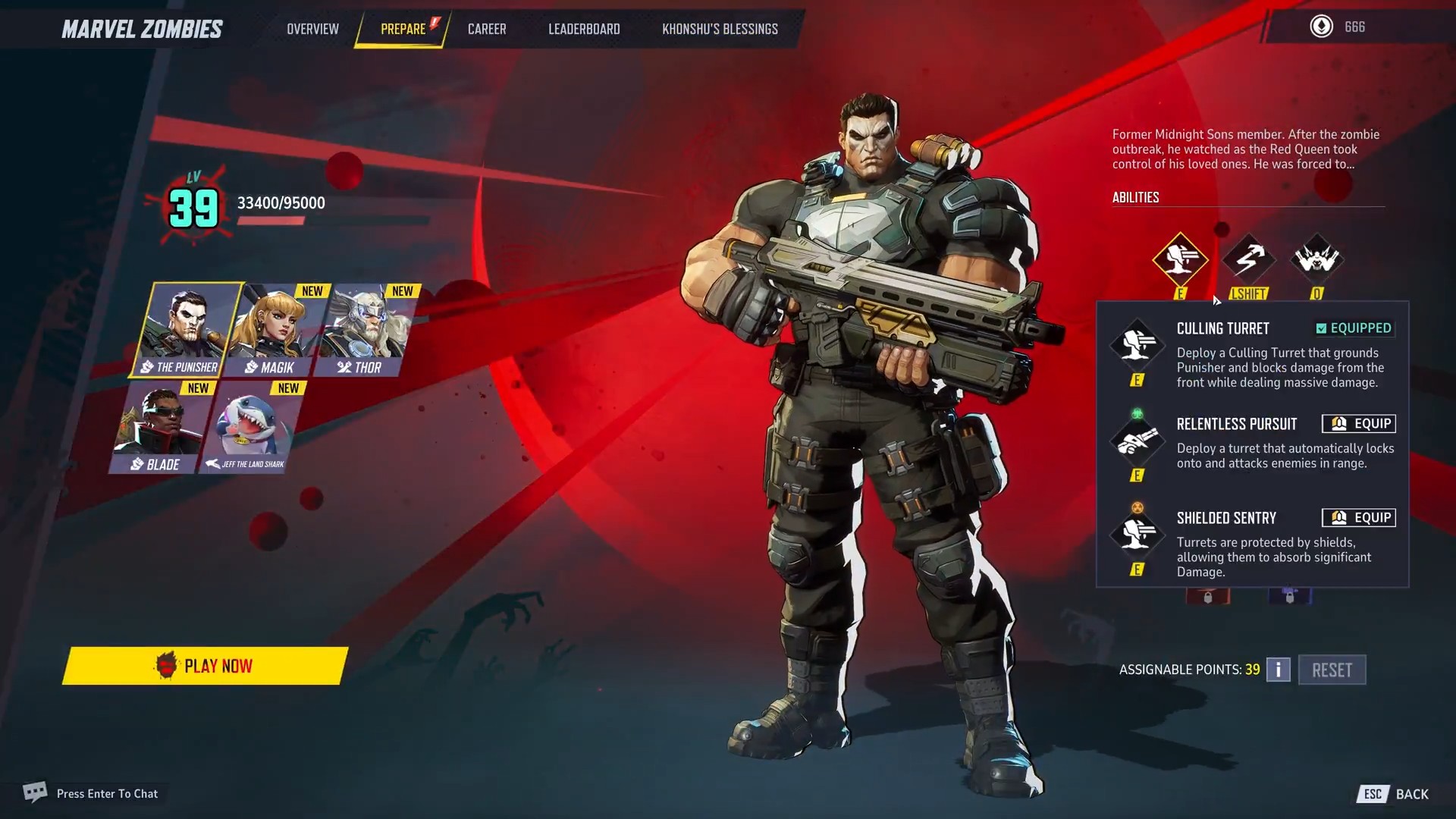The width and height of the screenshot is (1456, 819).
Task: Pick the Thor hero card
Action: click(364, 331)
